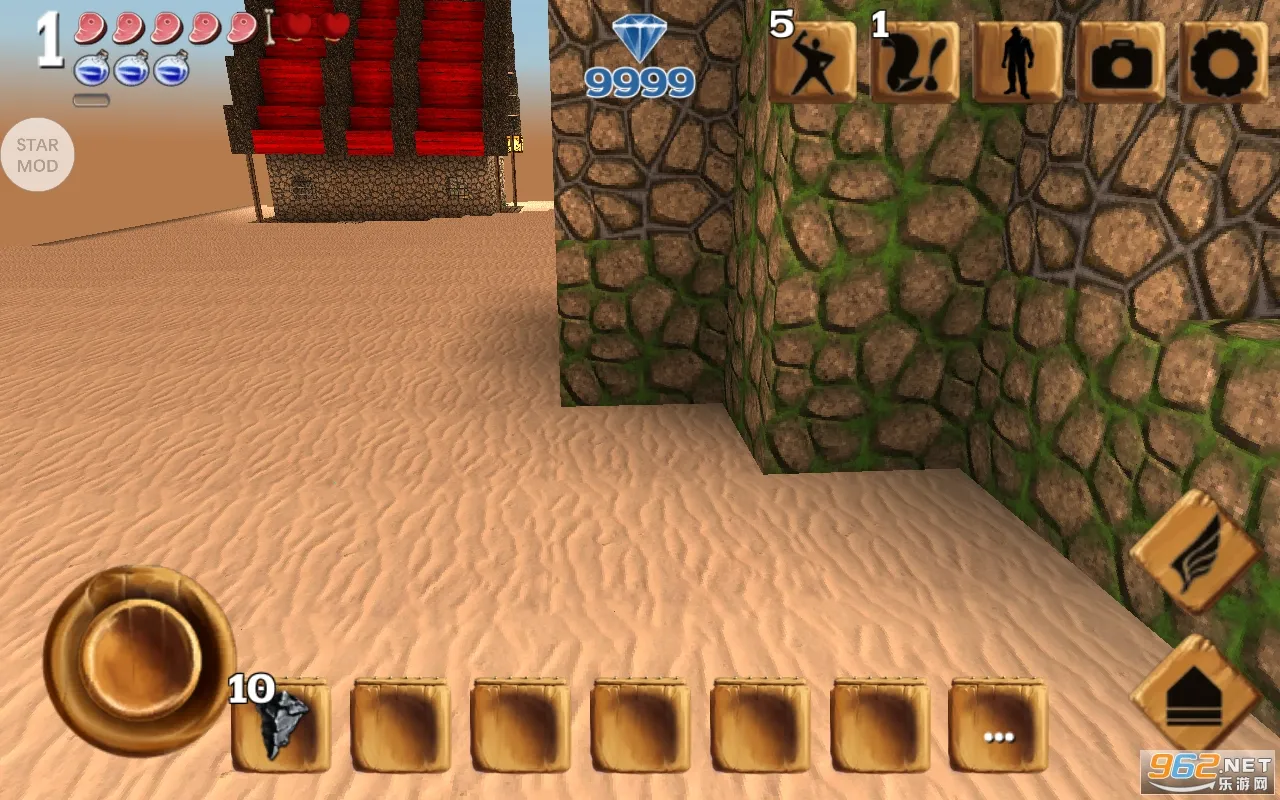Click the small bar under the potions
This screenshot has height=800, width=1280.
[x=93, y=101]
